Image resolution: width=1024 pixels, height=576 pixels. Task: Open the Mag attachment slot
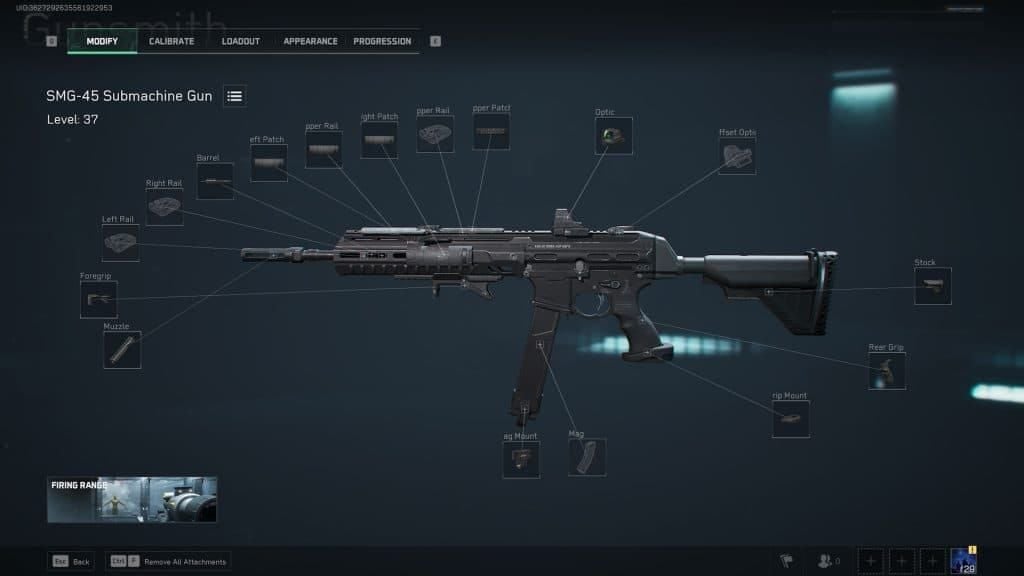[587, 458]
